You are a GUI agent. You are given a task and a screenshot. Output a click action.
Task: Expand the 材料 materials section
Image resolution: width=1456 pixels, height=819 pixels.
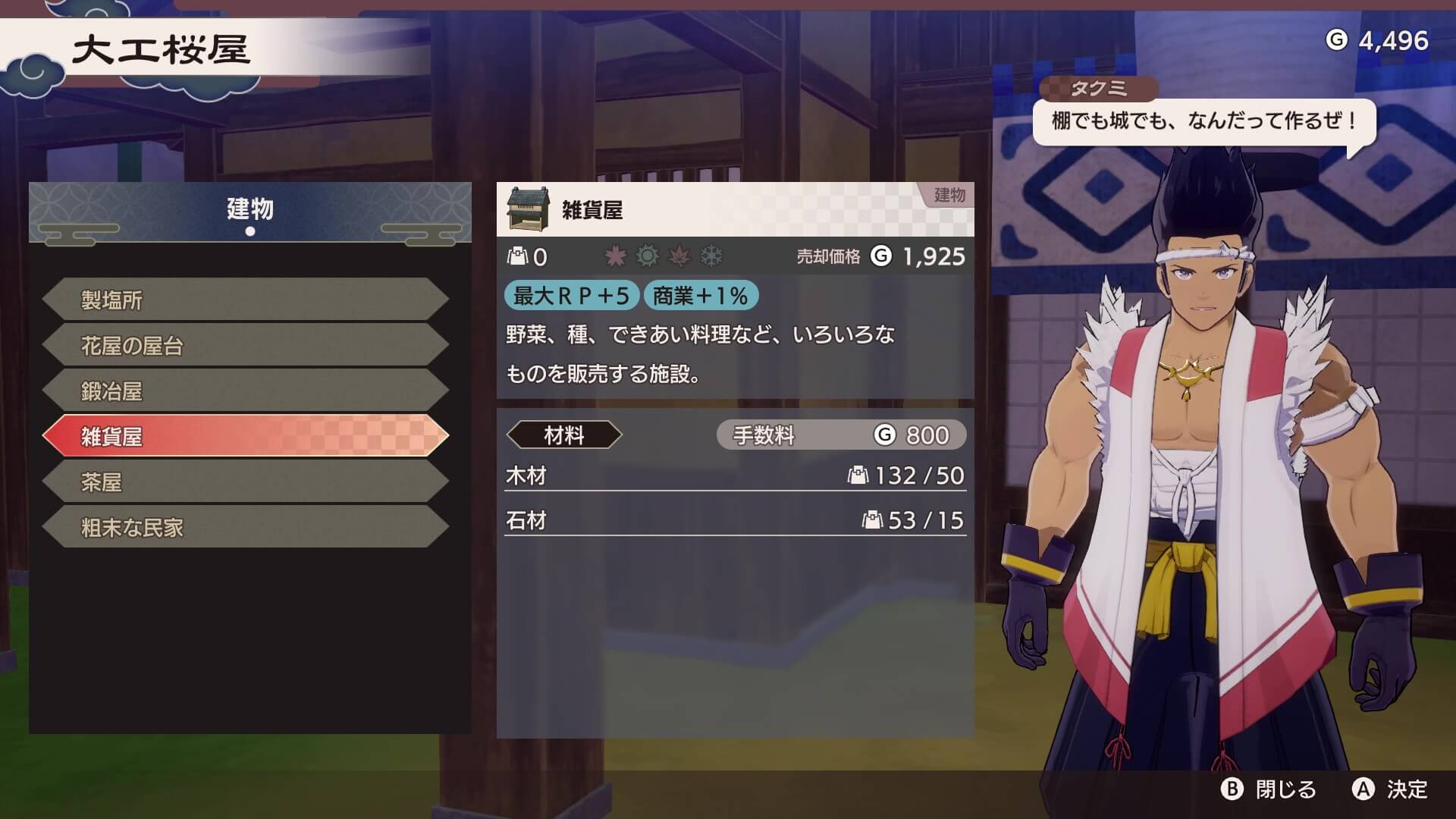pyautogui.click(x=565, y=435)
